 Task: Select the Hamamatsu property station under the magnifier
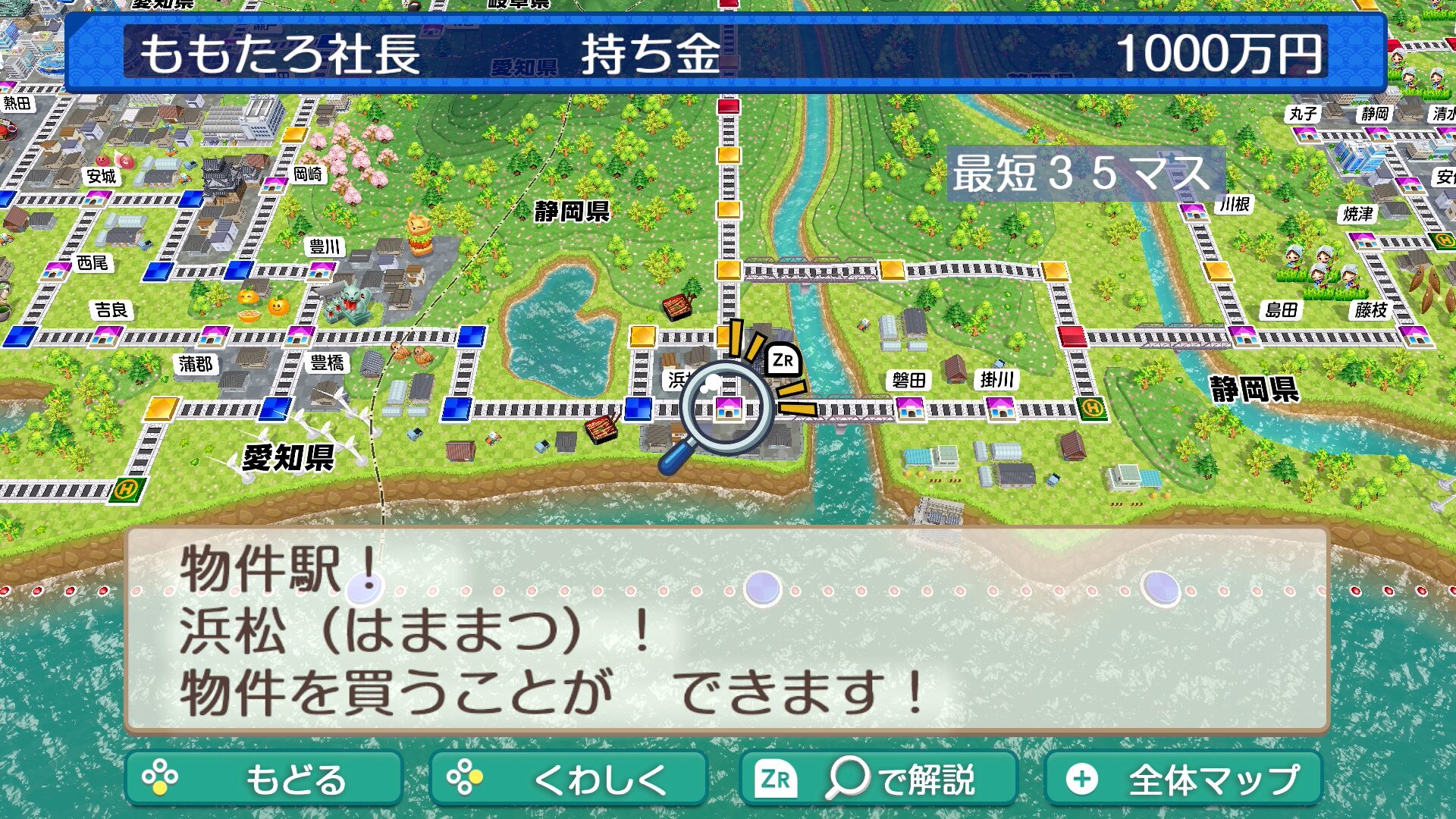(728, 408)
